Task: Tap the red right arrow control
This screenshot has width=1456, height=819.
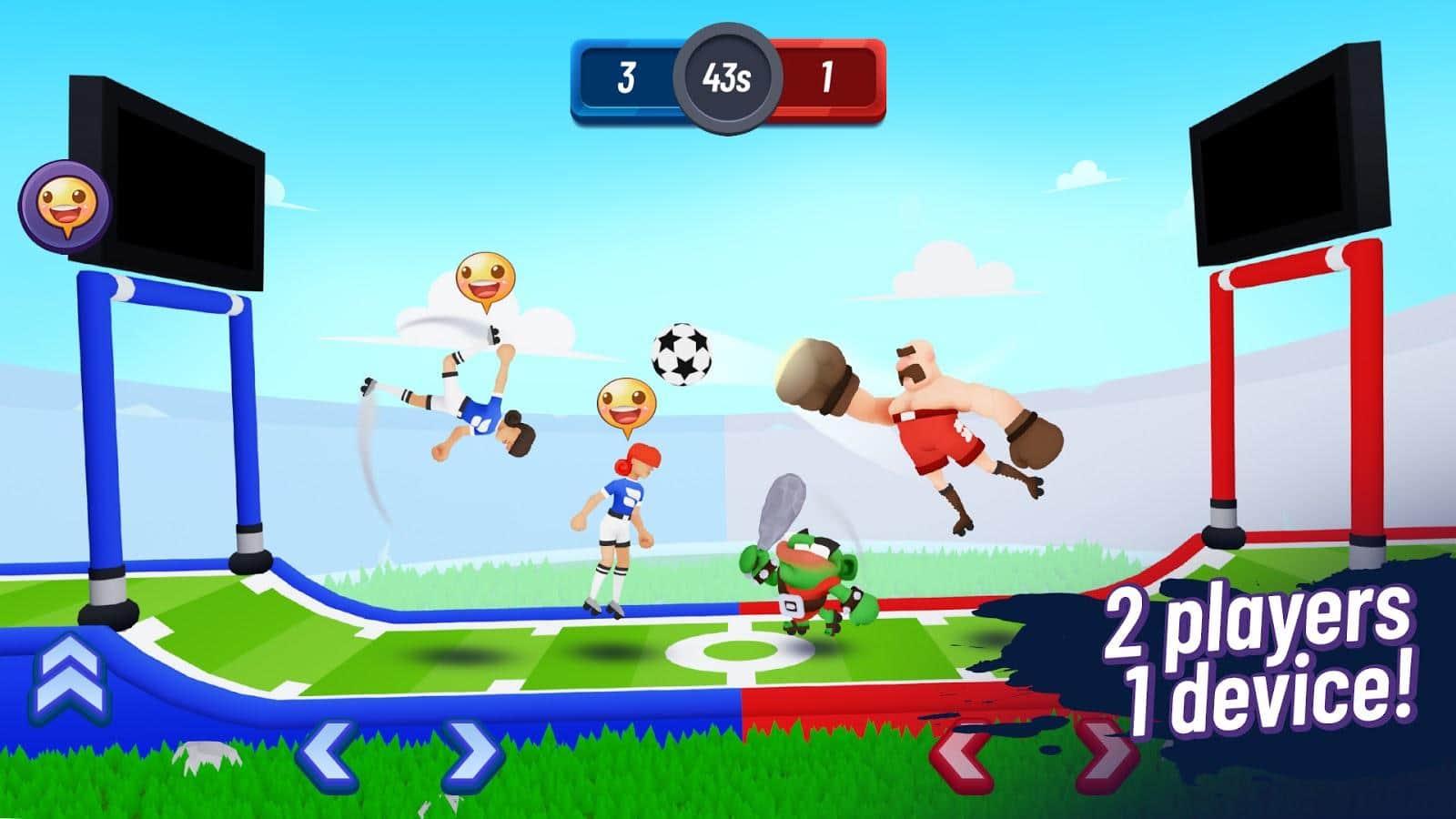Action: click(x=1103, y=753)
